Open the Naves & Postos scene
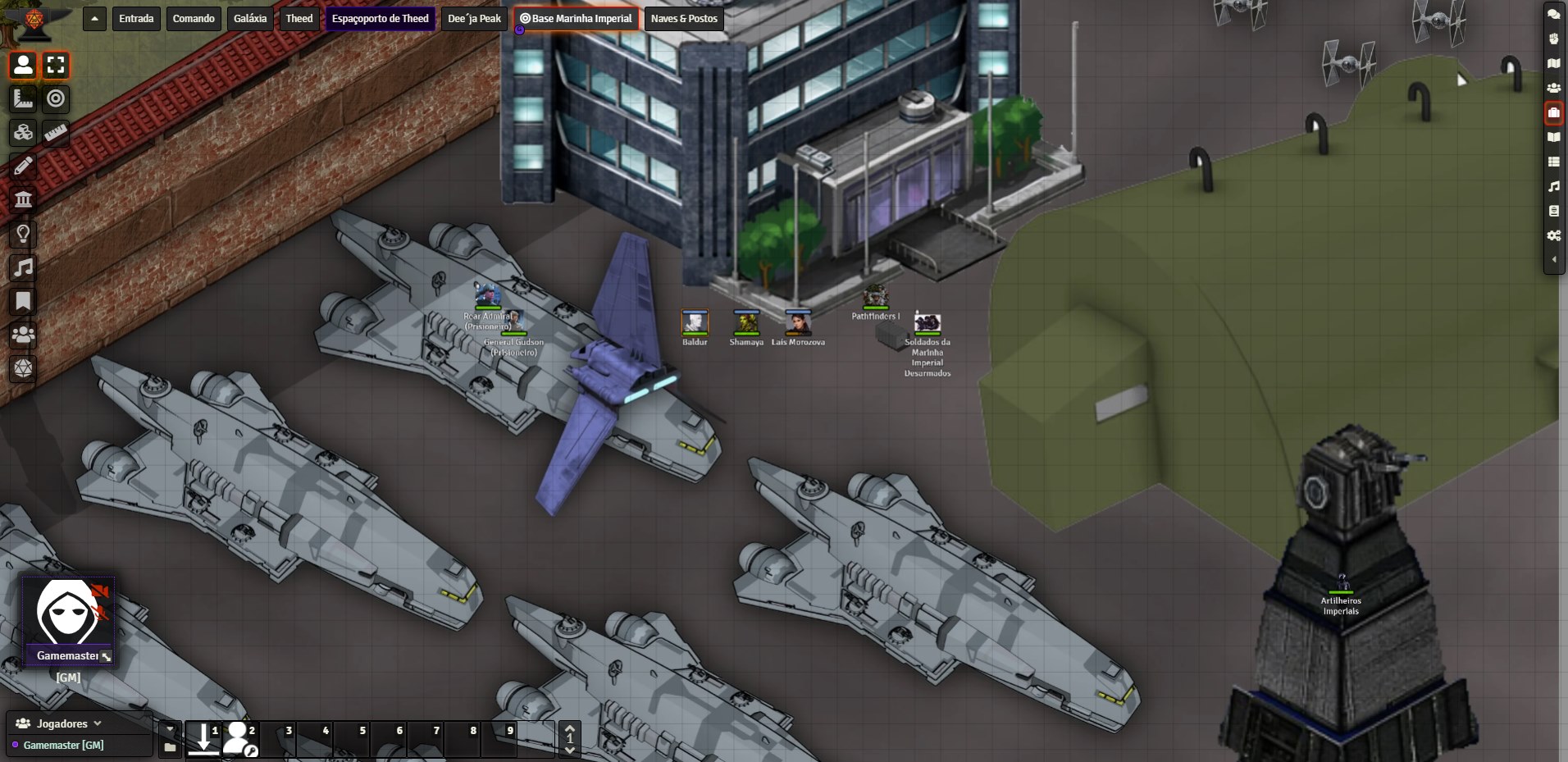 (x=684, y=18)
